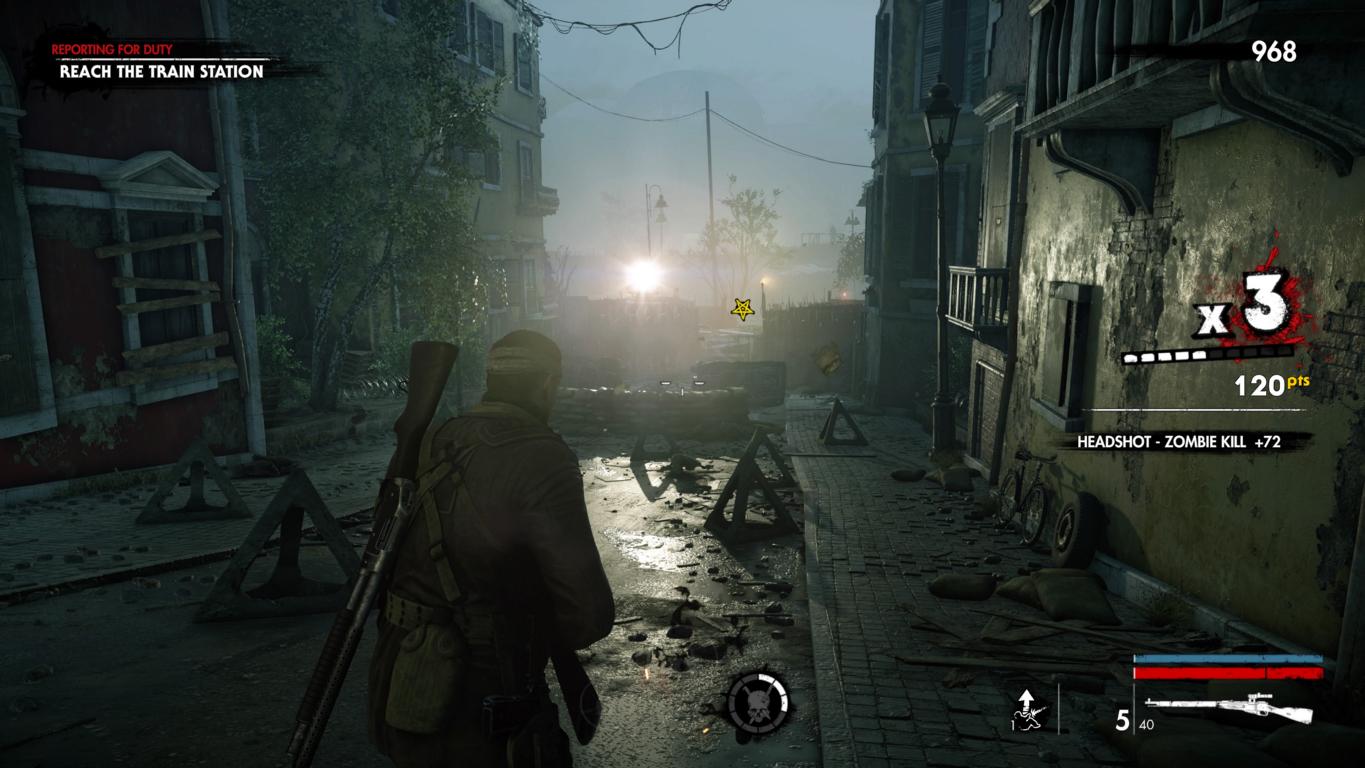The width and height of the screenshot is (1365, 768).
Task: Select the yellow star objective marker
Action: (x=742, y=309)
